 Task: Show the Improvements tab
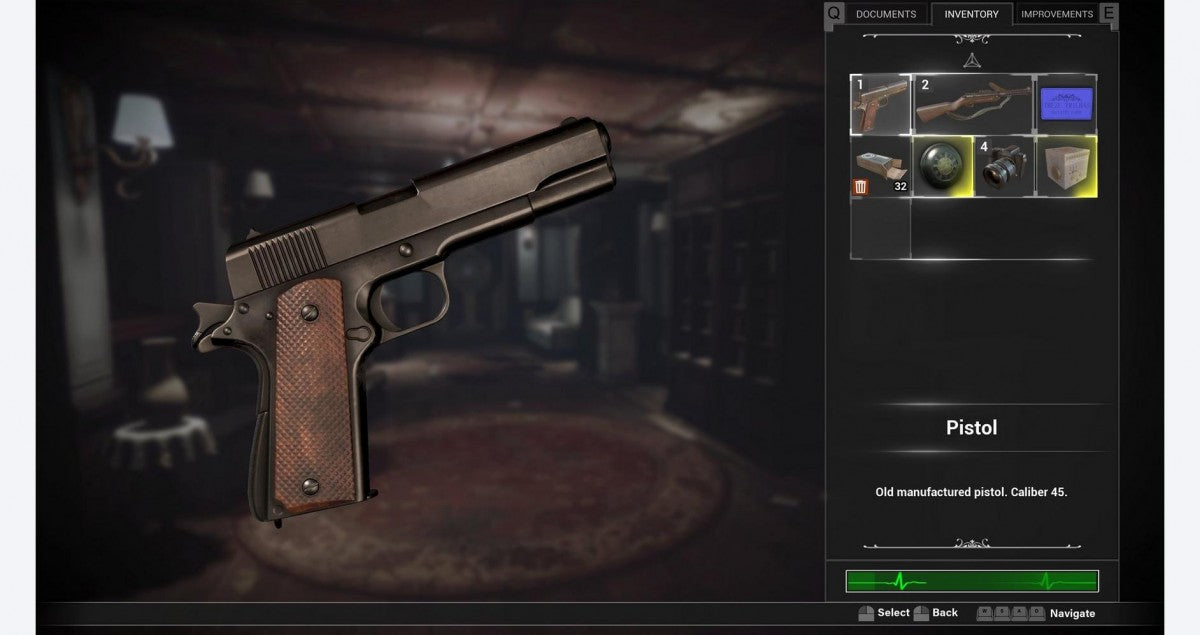1056,14
